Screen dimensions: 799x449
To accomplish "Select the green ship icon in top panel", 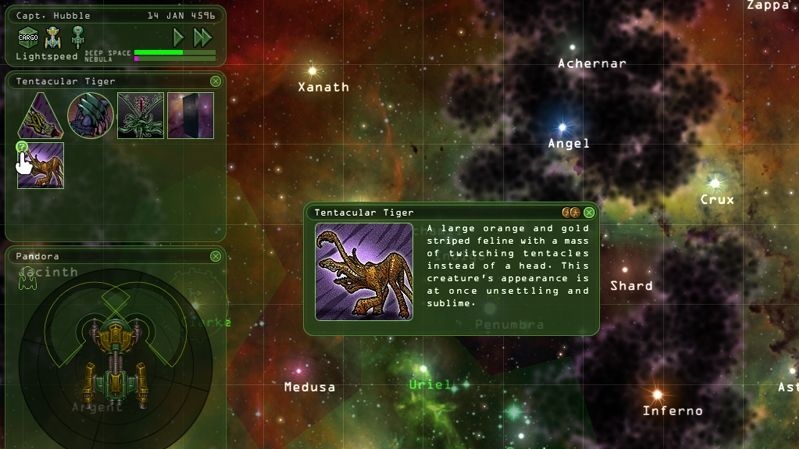I will [78, 37].
